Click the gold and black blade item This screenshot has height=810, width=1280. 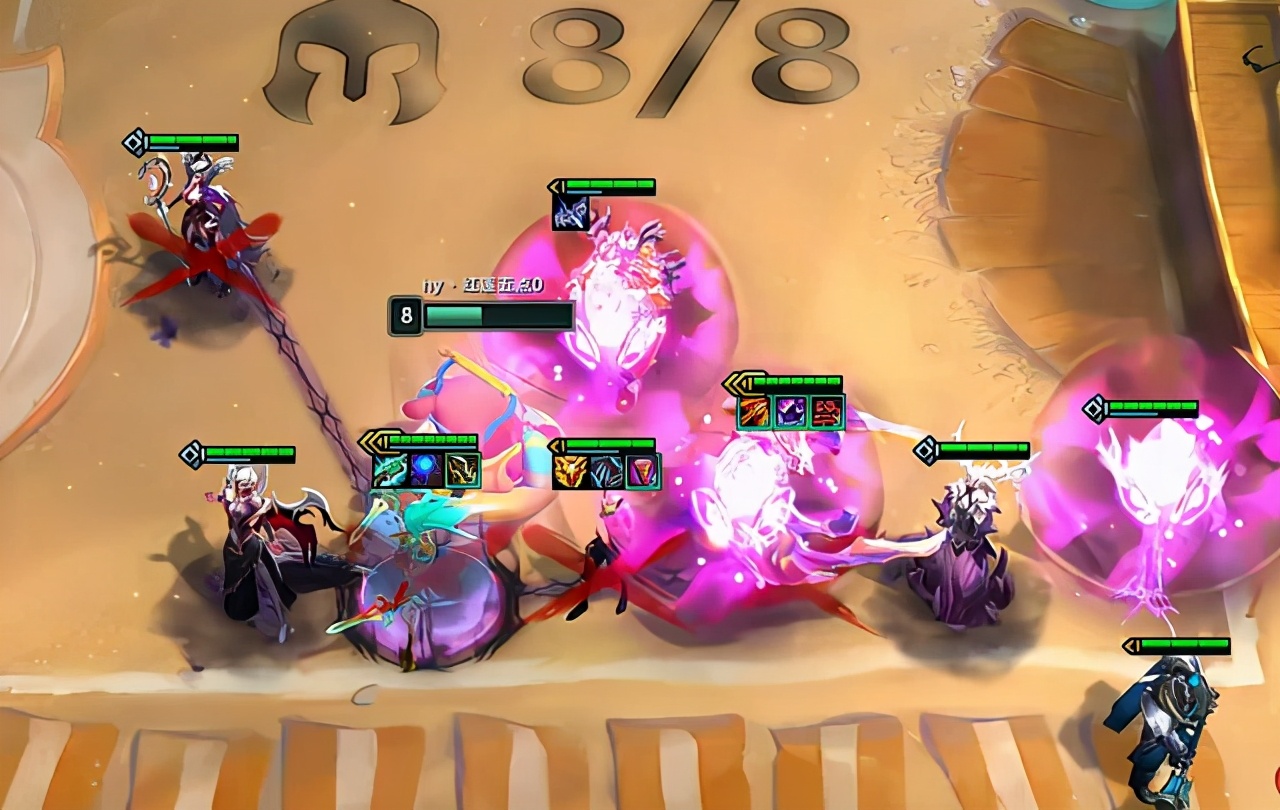462,470
